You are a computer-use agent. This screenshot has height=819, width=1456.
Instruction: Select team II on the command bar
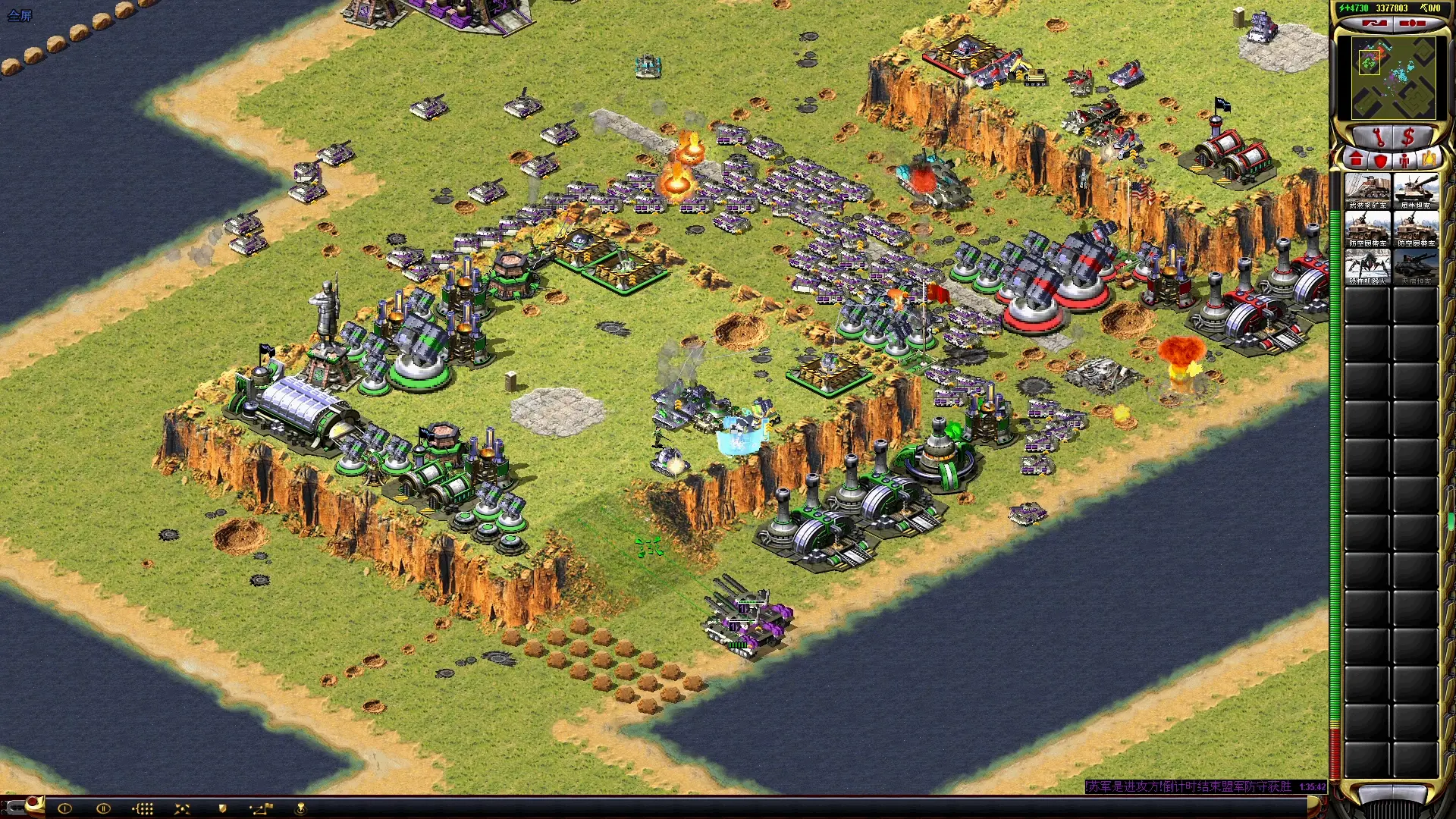point(103,808)
